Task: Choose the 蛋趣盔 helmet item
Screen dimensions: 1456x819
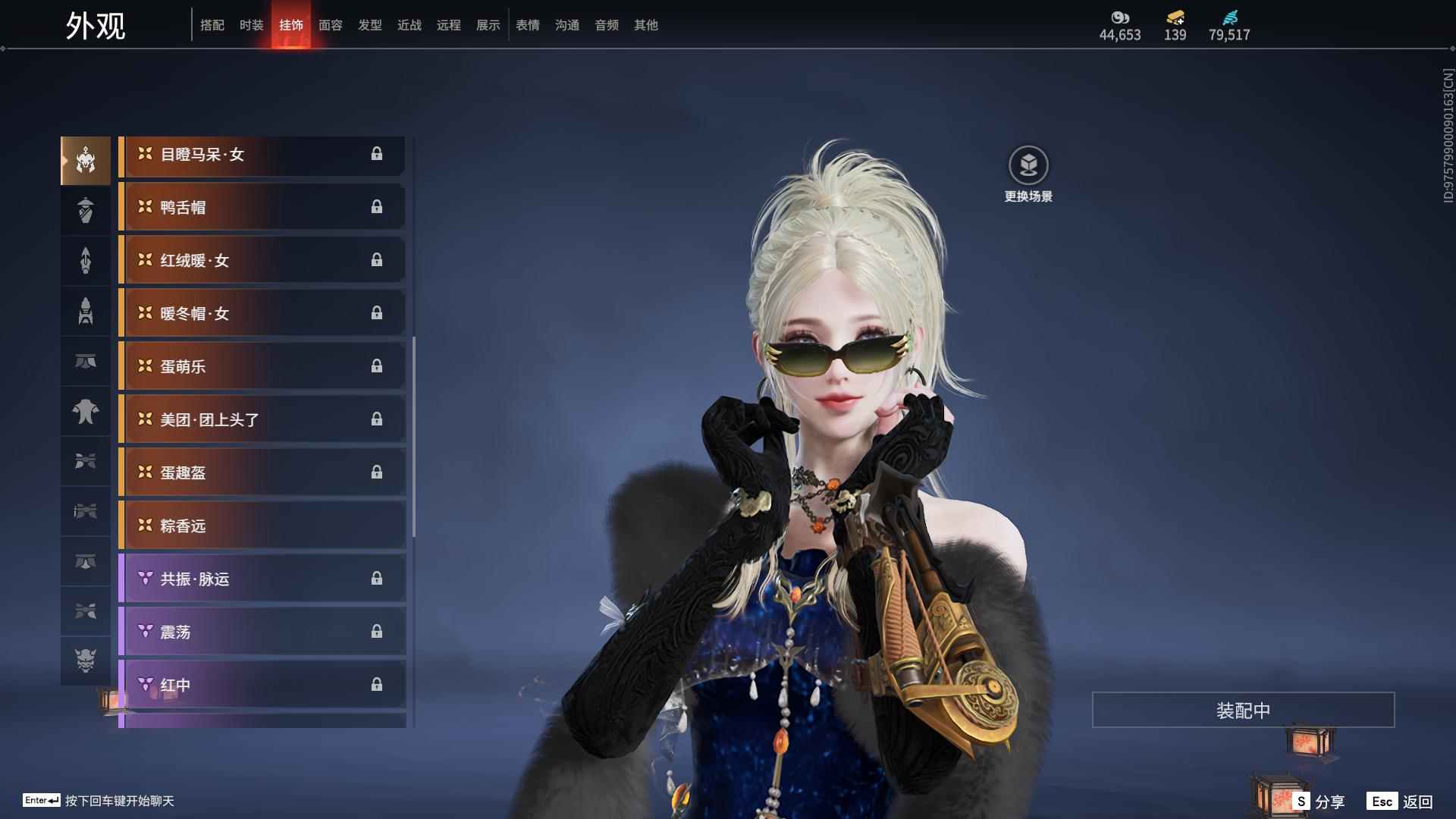Action: [x=262, y=472]
